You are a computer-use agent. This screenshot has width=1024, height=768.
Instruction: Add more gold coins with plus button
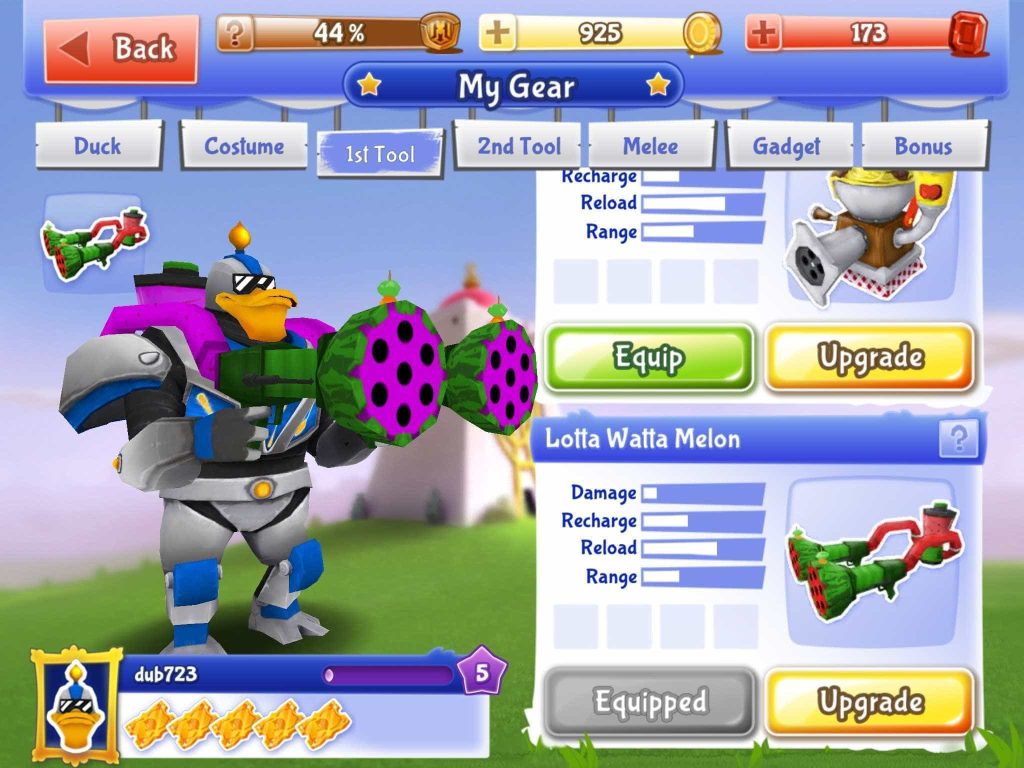pos(498,34)
